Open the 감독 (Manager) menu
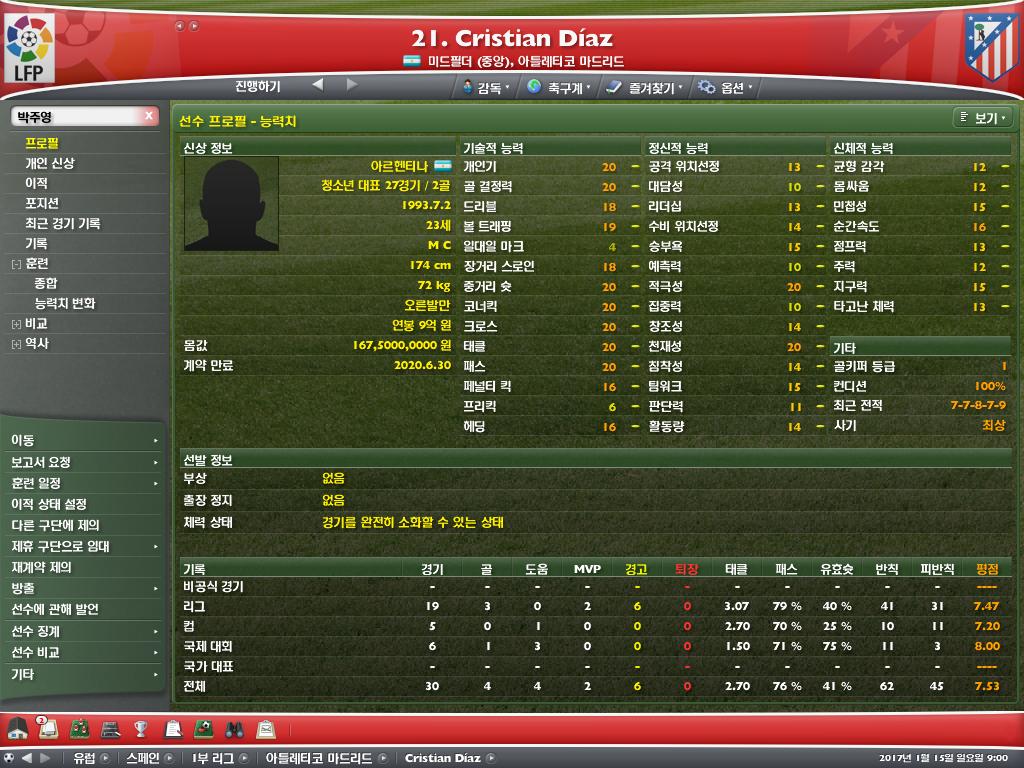Viewport: 1024px width, 768px height. click(487, 88)
